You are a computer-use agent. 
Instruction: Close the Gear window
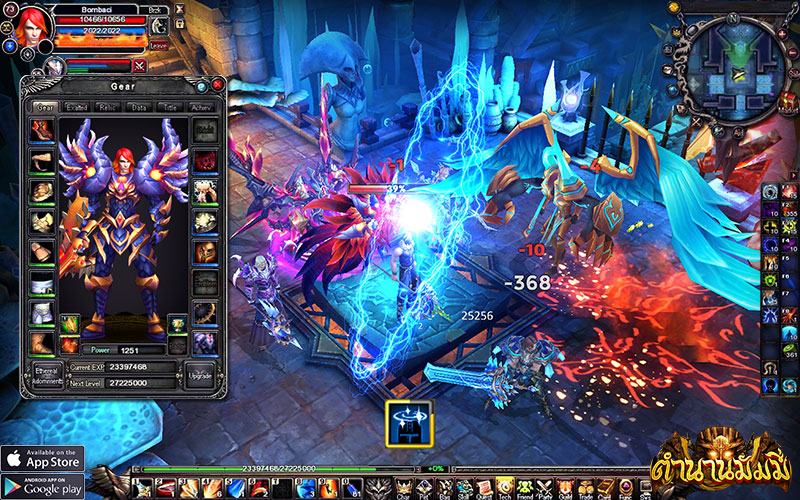(x=216, y=85)
